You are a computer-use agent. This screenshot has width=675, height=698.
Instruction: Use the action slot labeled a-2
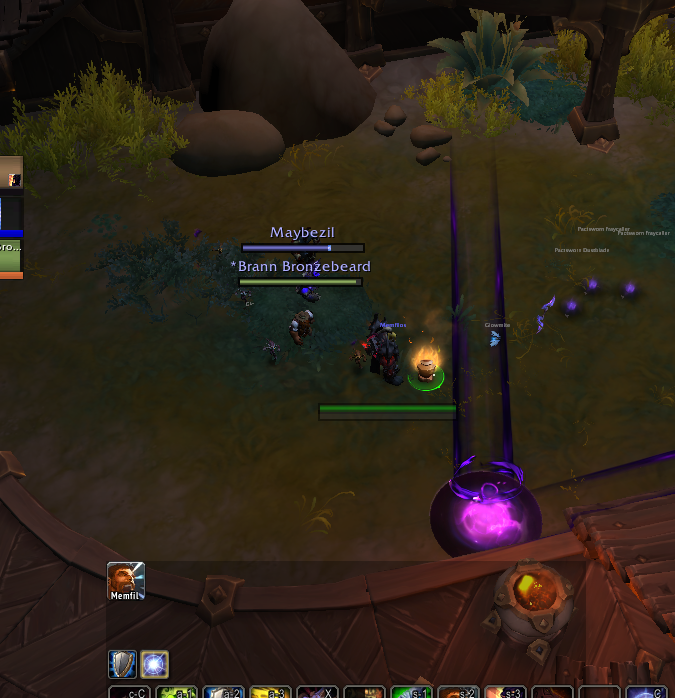[x=223, y=692]
